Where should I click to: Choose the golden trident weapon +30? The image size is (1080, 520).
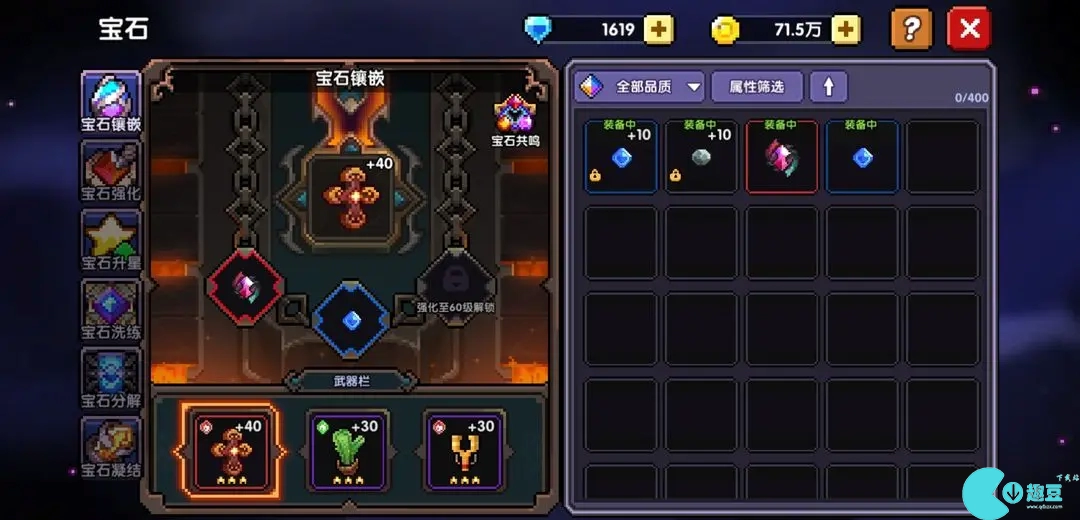464,450
